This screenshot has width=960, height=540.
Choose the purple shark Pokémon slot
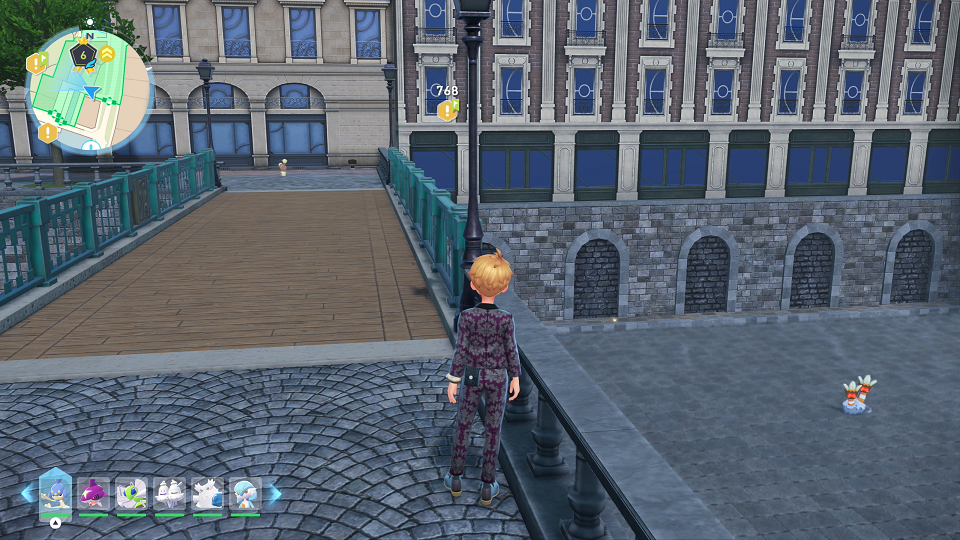tap(94, 494)
